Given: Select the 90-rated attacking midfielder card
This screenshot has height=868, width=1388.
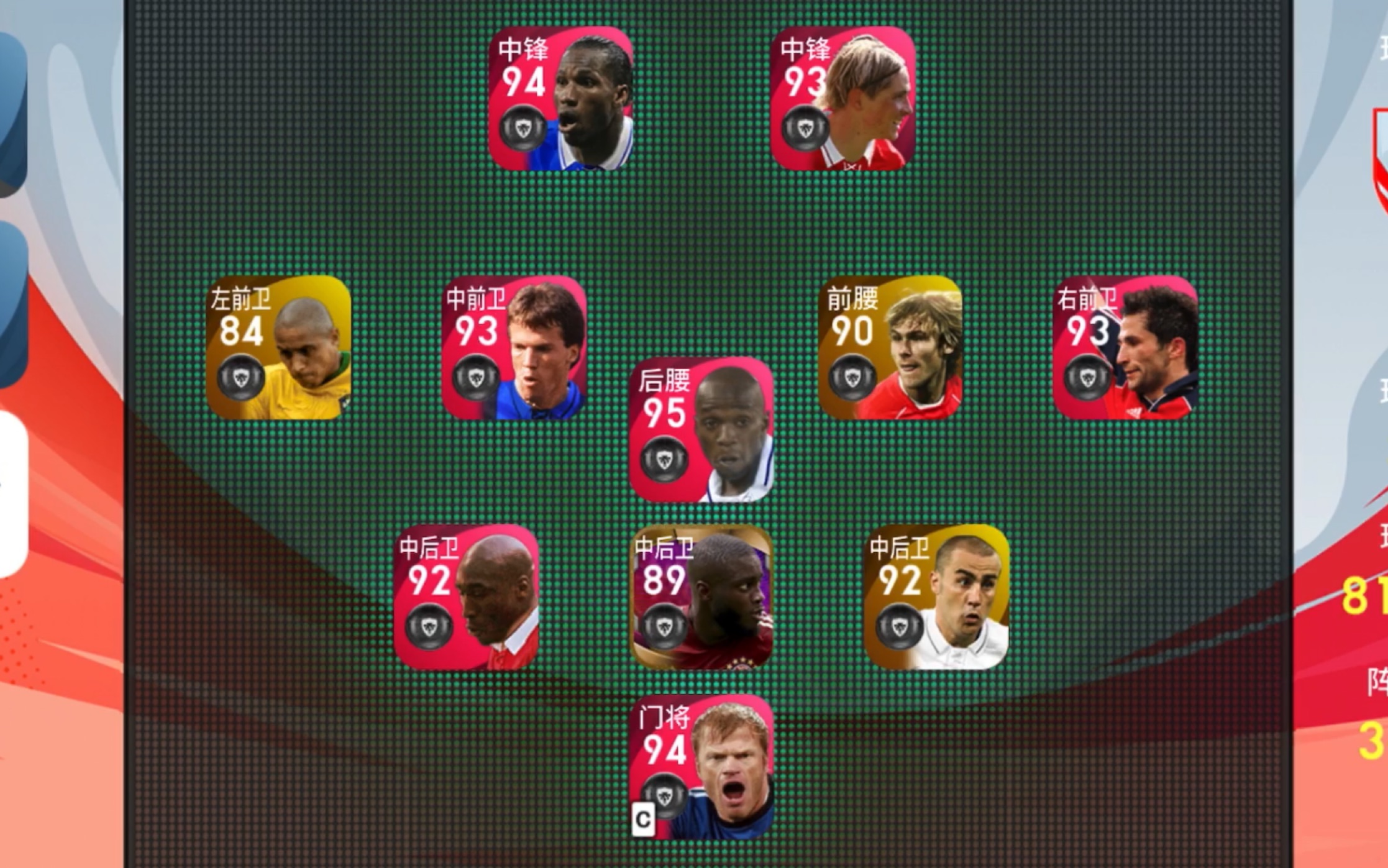Looking at the screenshot, I should 890,347.
